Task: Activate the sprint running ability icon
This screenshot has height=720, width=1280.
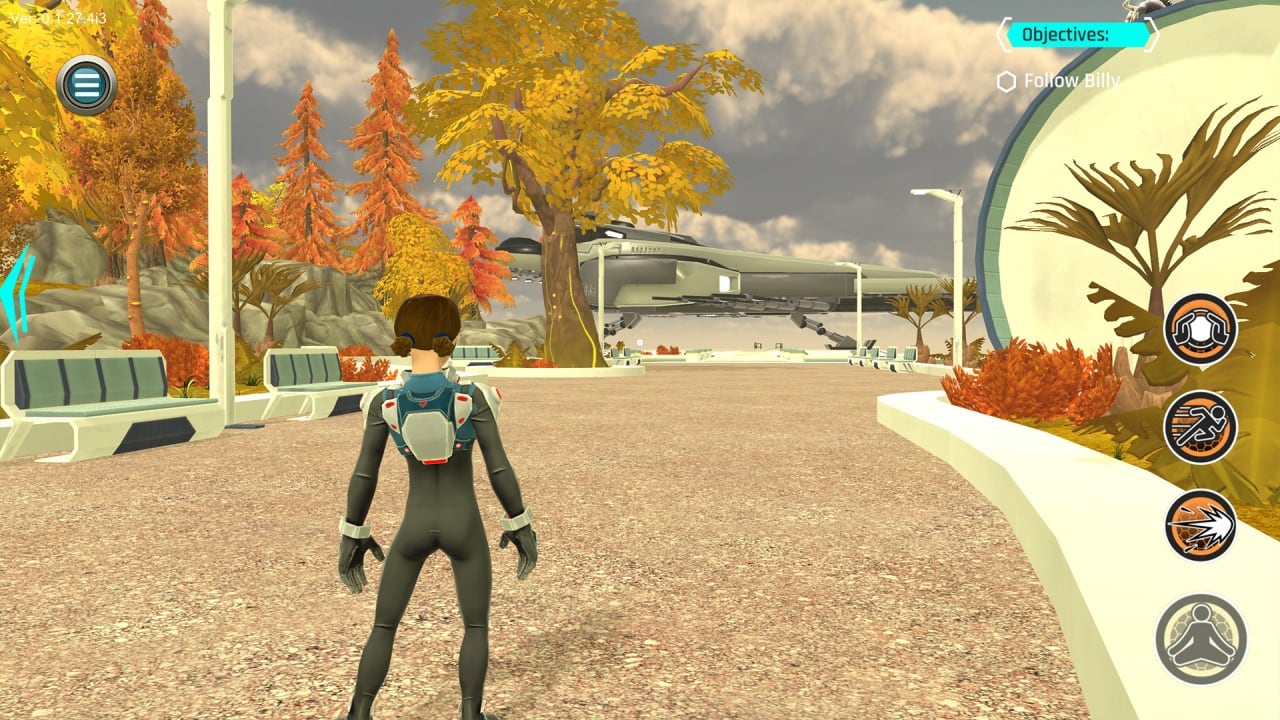Action: click(1200, 427)
